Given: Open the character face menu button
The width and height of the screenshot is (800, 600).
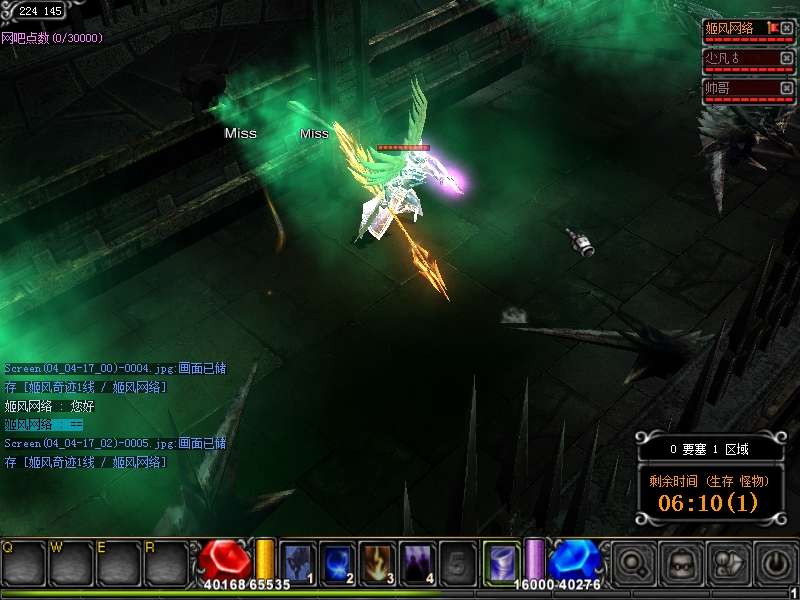Looking at the screenshot, I should pos(679,562).
